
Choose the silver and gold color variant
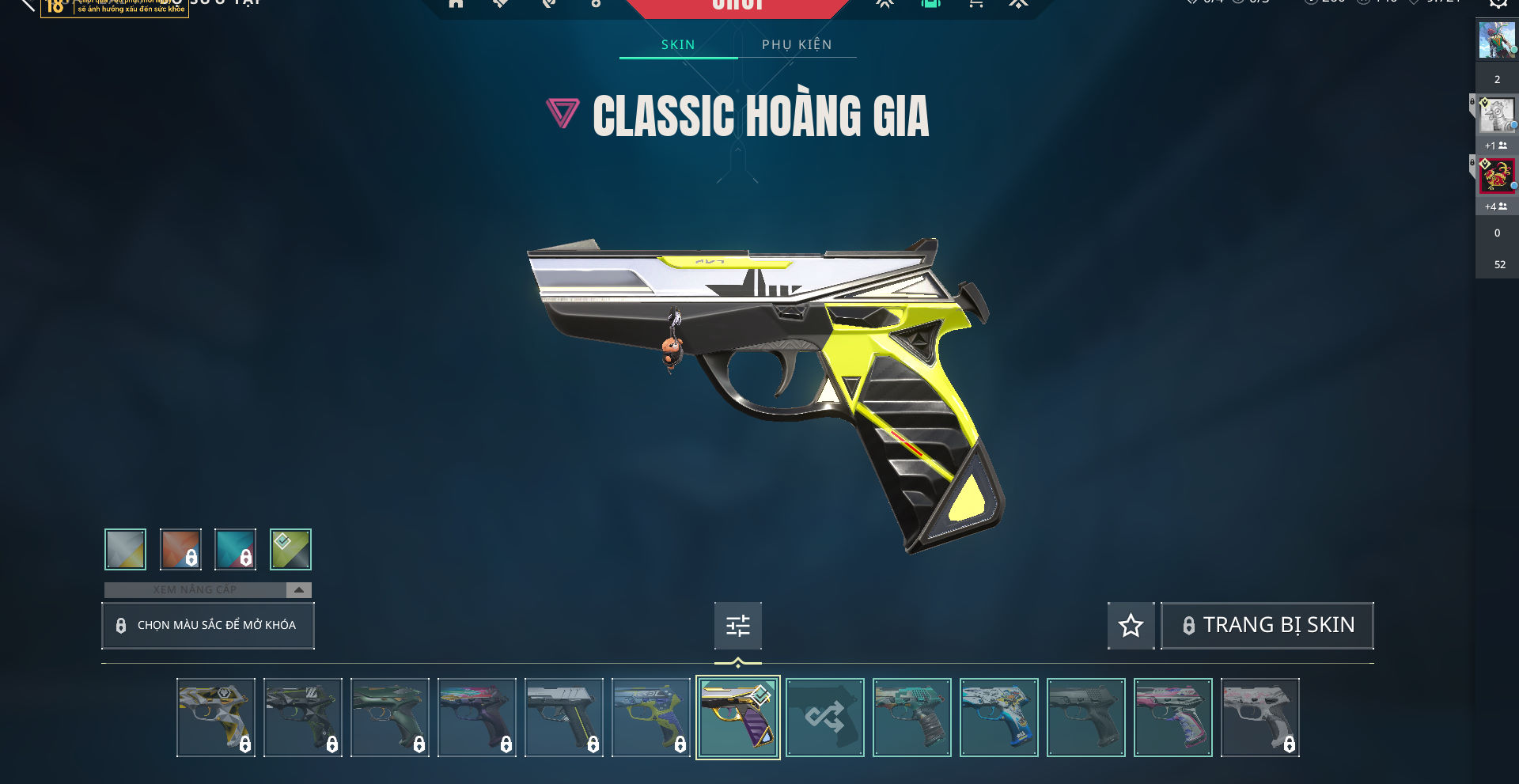(125, 549)
